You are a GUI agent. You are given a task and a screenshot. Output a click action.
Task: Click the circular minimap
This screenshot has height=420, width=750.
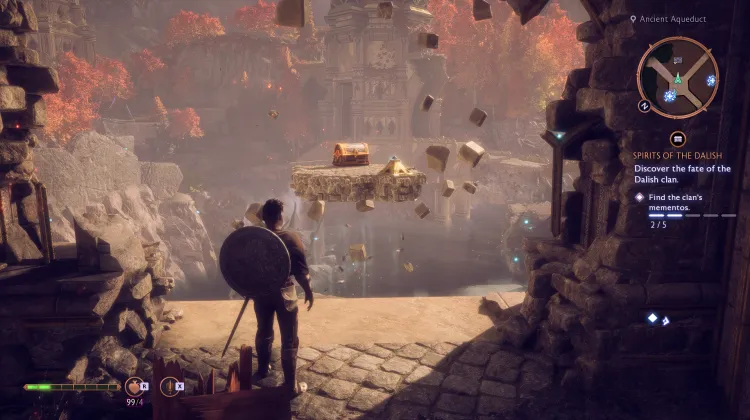point(677,76)
